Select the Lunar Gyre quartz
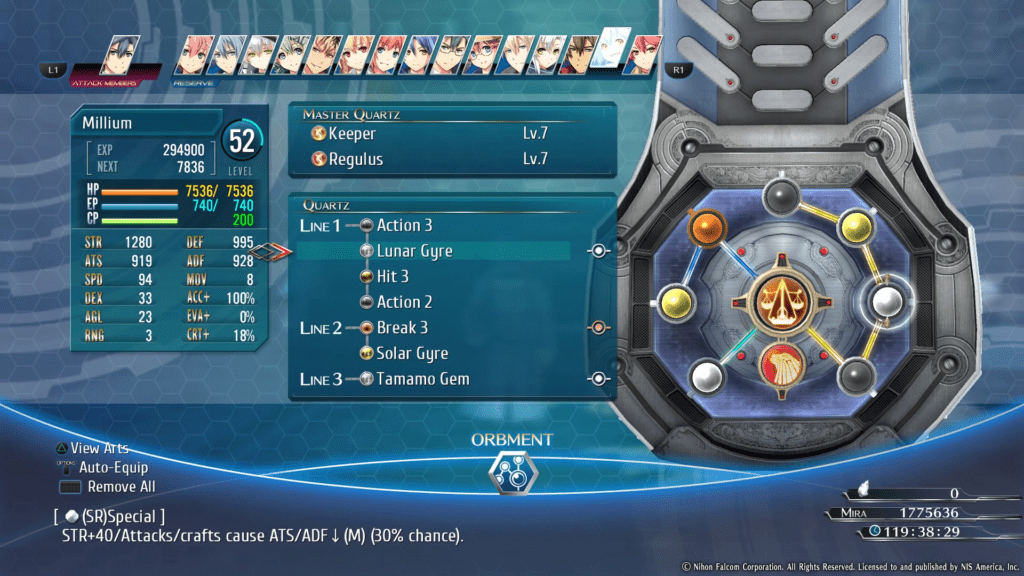 (x=414, y=251)
